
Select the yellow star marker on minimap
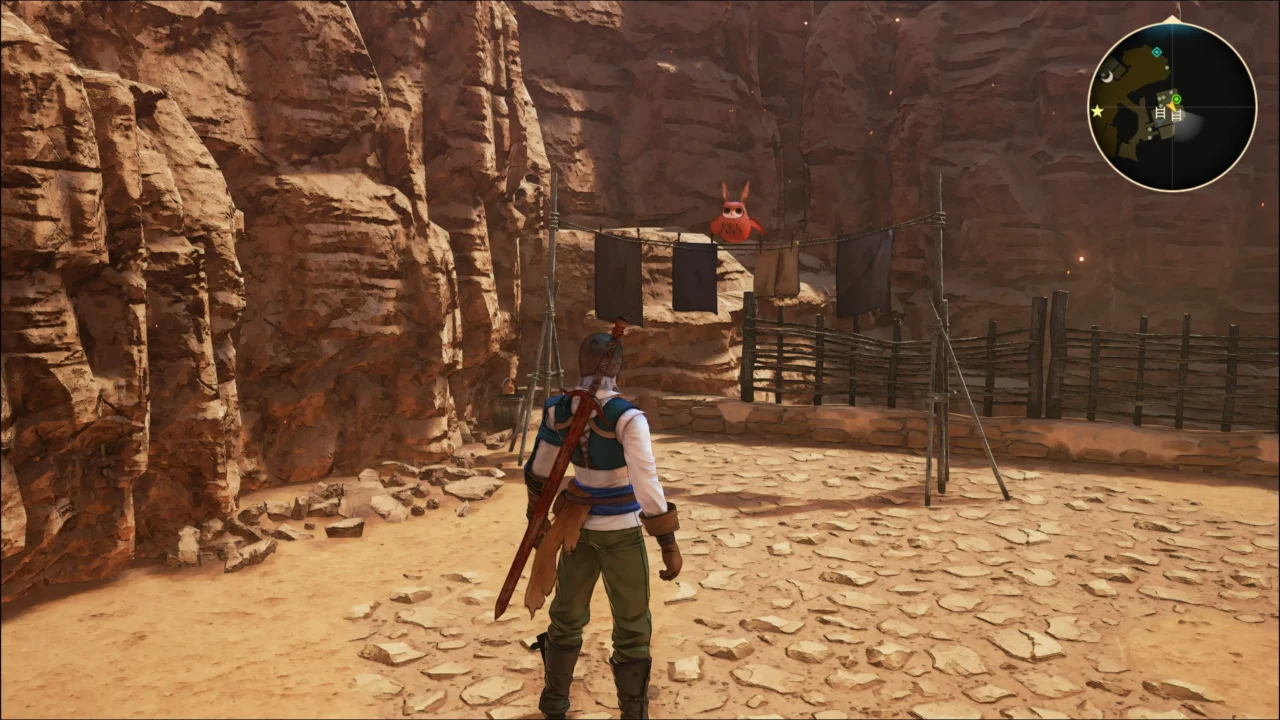1097,111
